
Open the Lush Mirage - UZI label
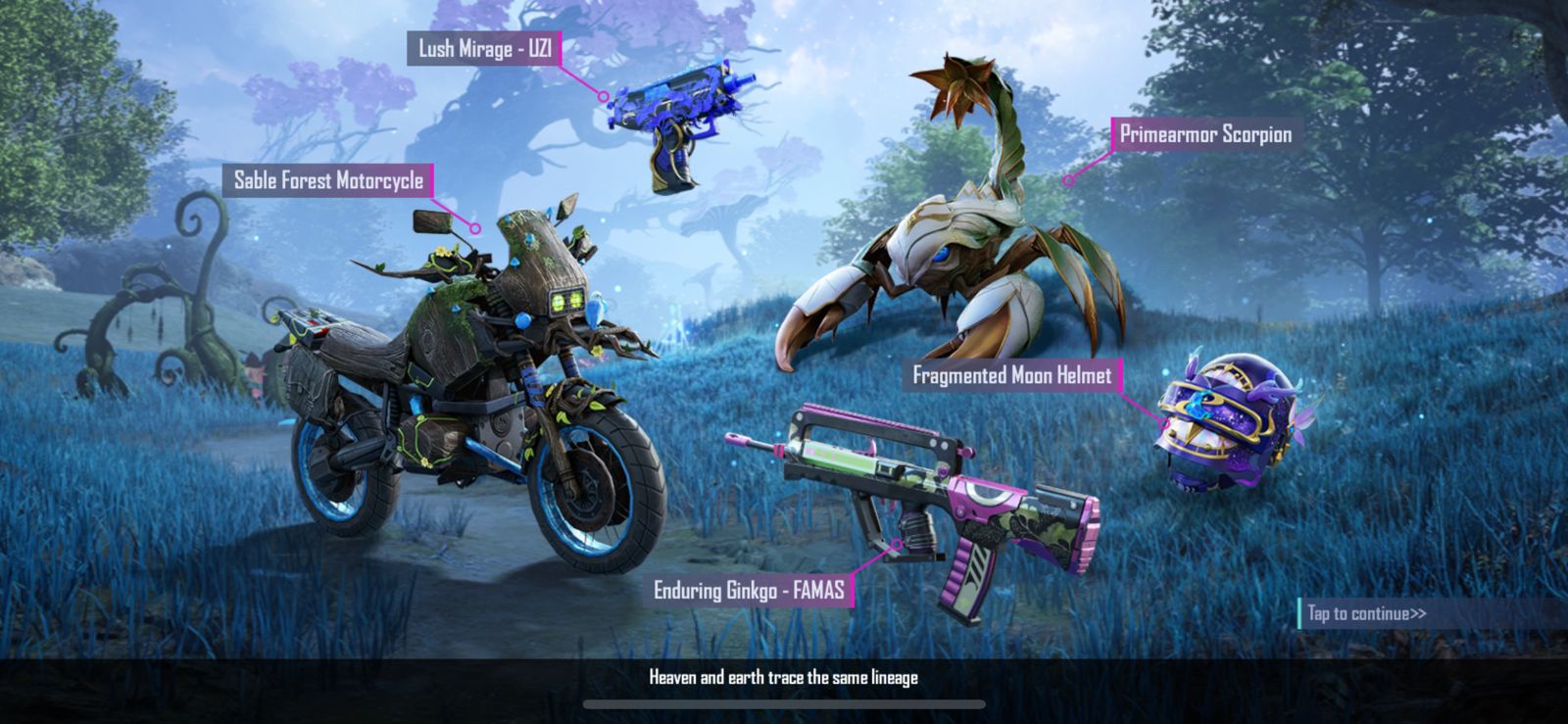point(484,46)
